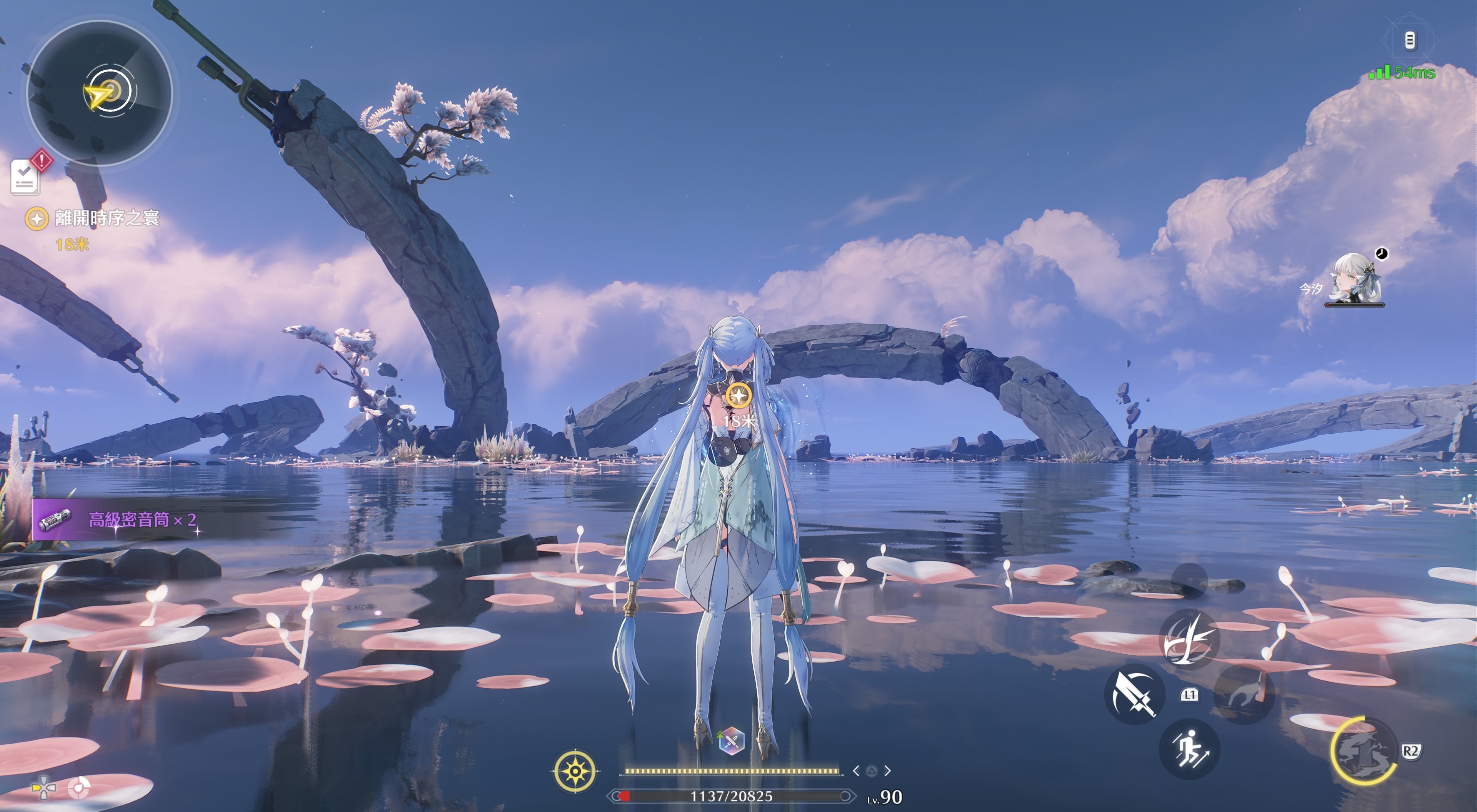1477x812 pixels.
Task: Click the left arrow beside stamina bar
Action: point(856,771)
